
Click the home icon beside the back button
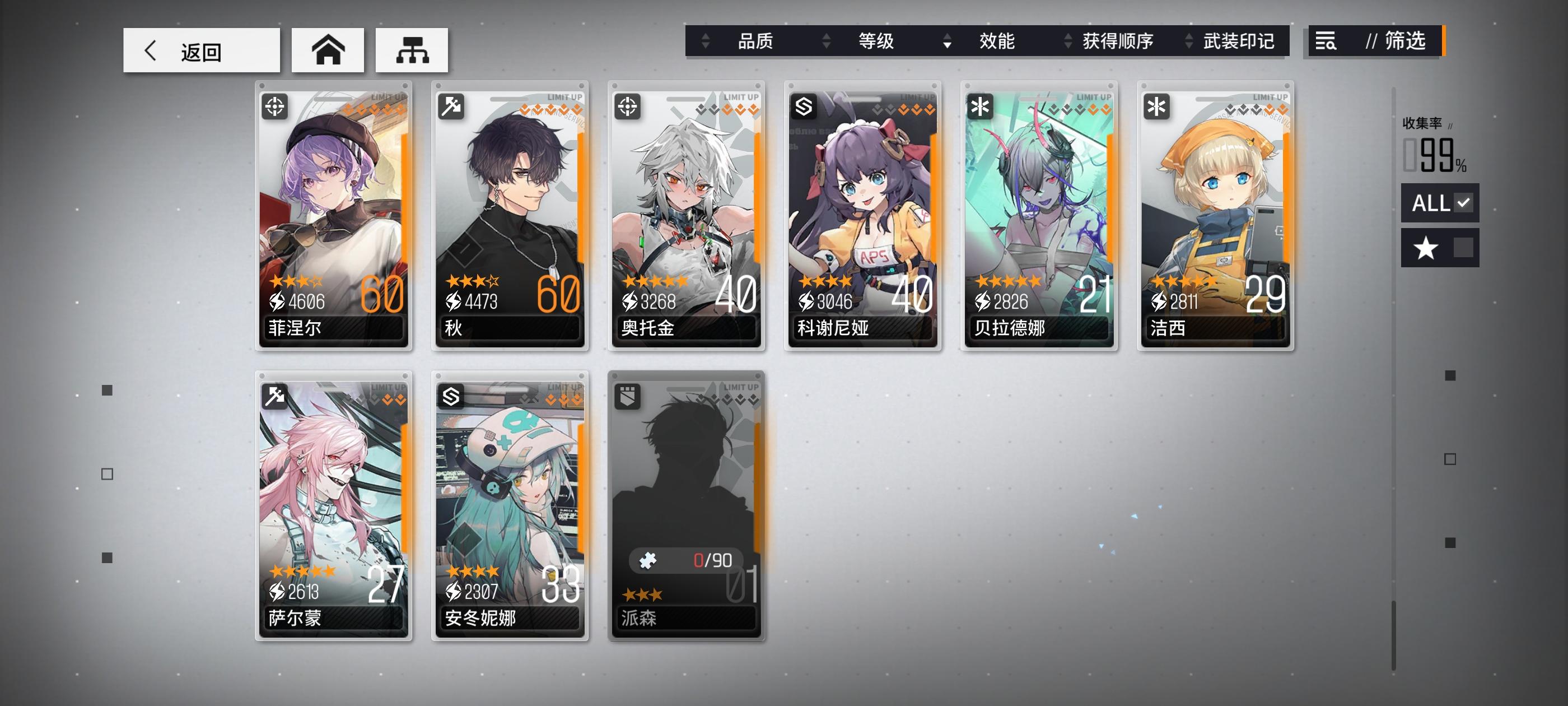(x=328, y=50)
